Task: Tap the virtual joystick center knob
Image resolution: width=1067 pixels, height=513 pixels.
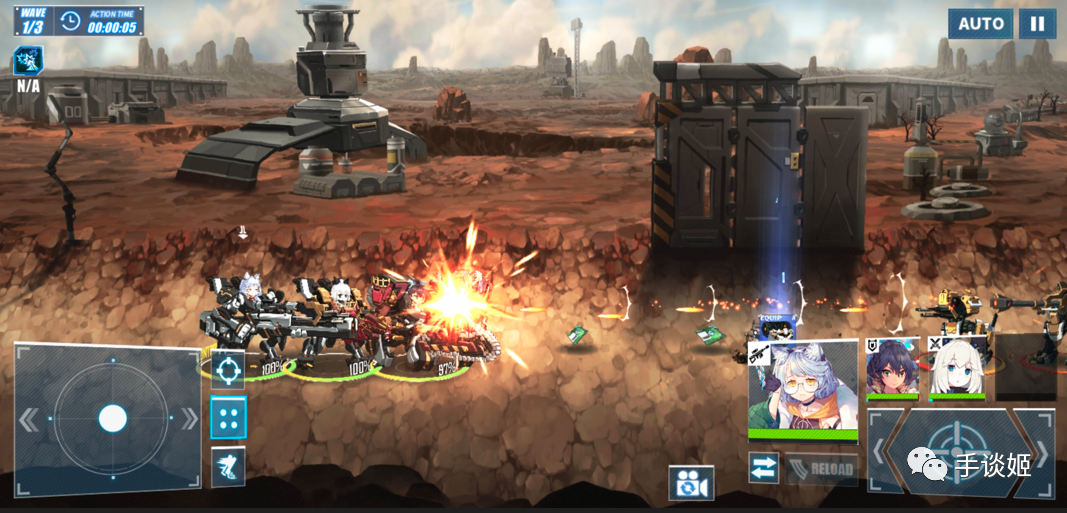Action: [112, 418]
